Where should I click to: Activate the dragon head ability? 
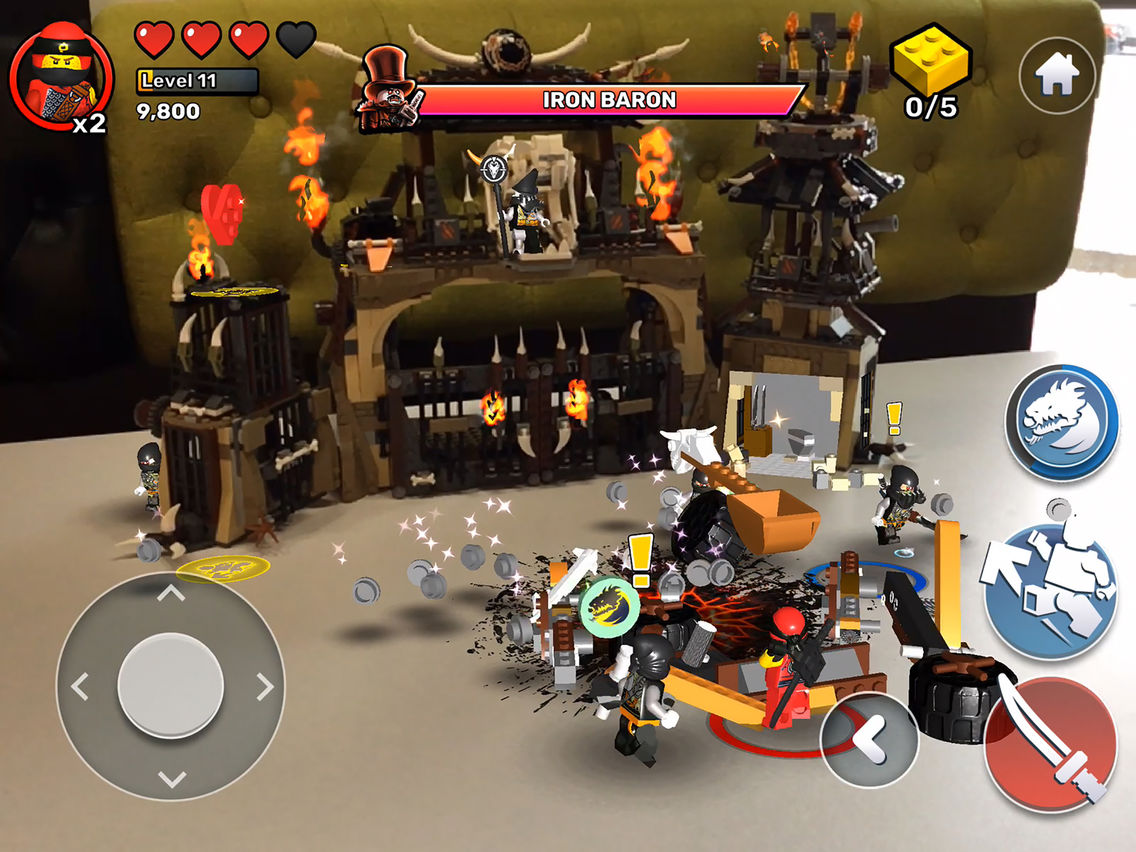pyautogui.click(x=1062, y=423)
